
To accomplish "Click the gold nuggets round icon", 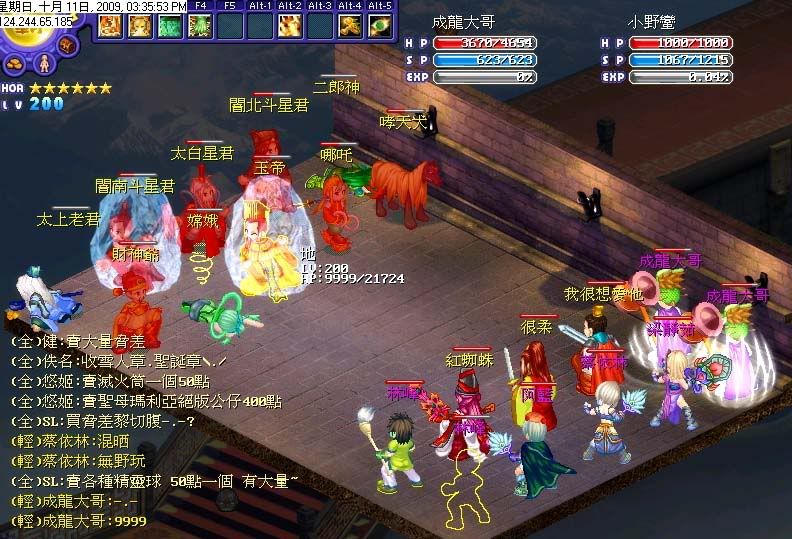I will [15, 65].
